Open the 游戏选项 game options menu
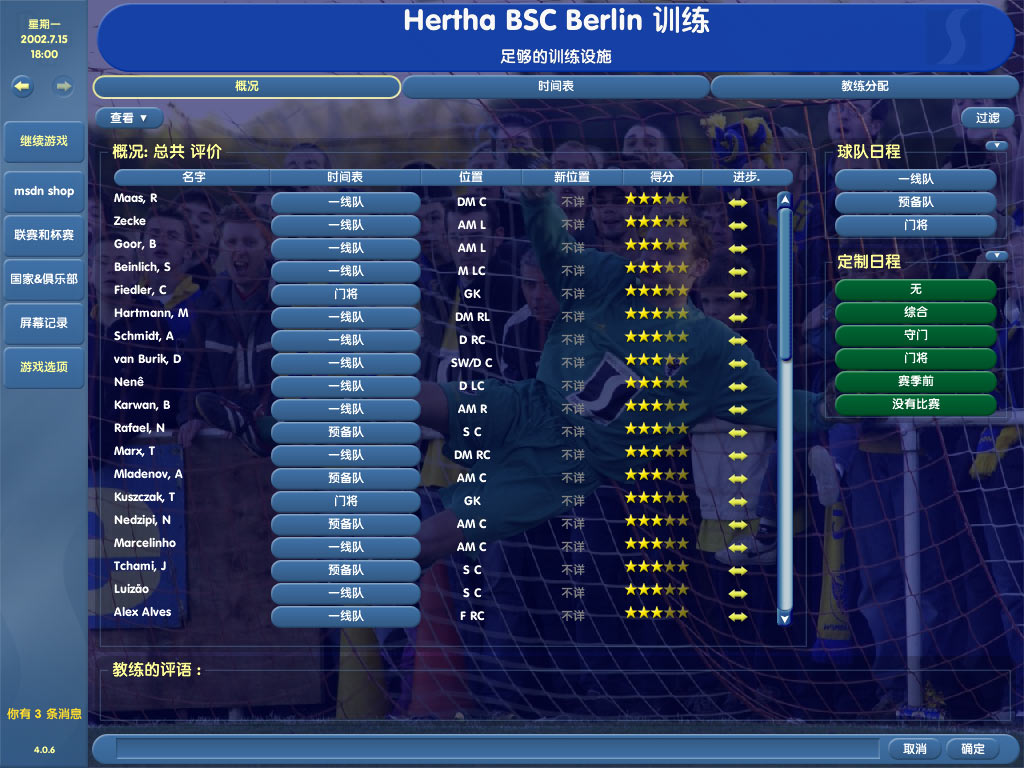Image resolution: width=1024 pixels, height=768 pixels. pos(44,367)
